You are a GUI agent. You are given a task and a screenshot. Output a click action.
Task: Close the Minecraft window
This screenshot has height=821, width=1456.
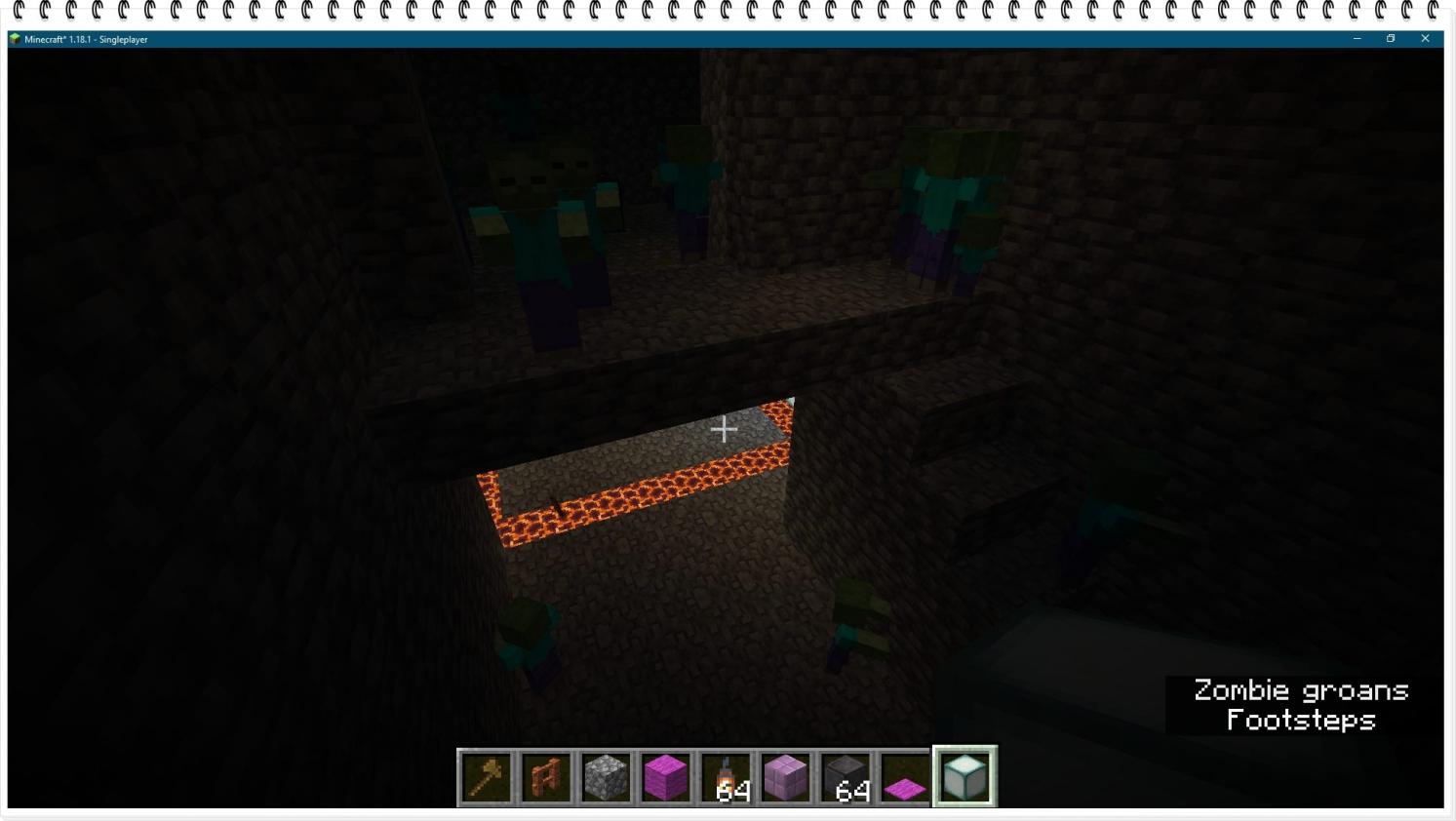[x=1425, y=39]
